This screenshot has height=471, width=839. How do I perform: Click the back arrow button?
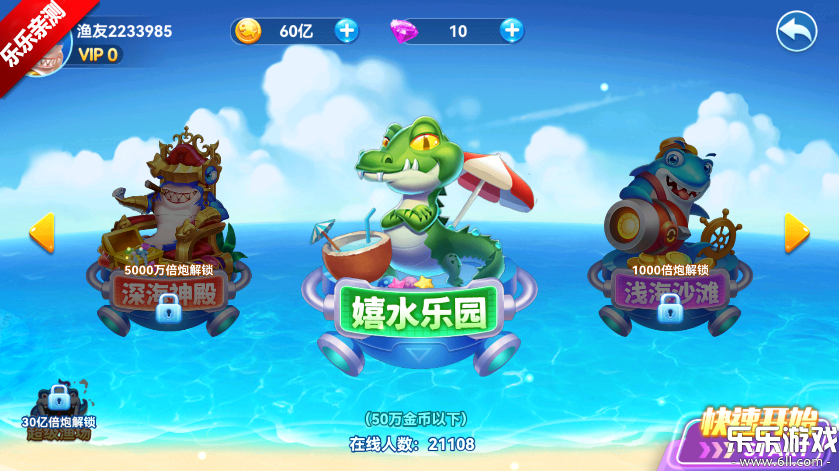(x=796, y=32)
